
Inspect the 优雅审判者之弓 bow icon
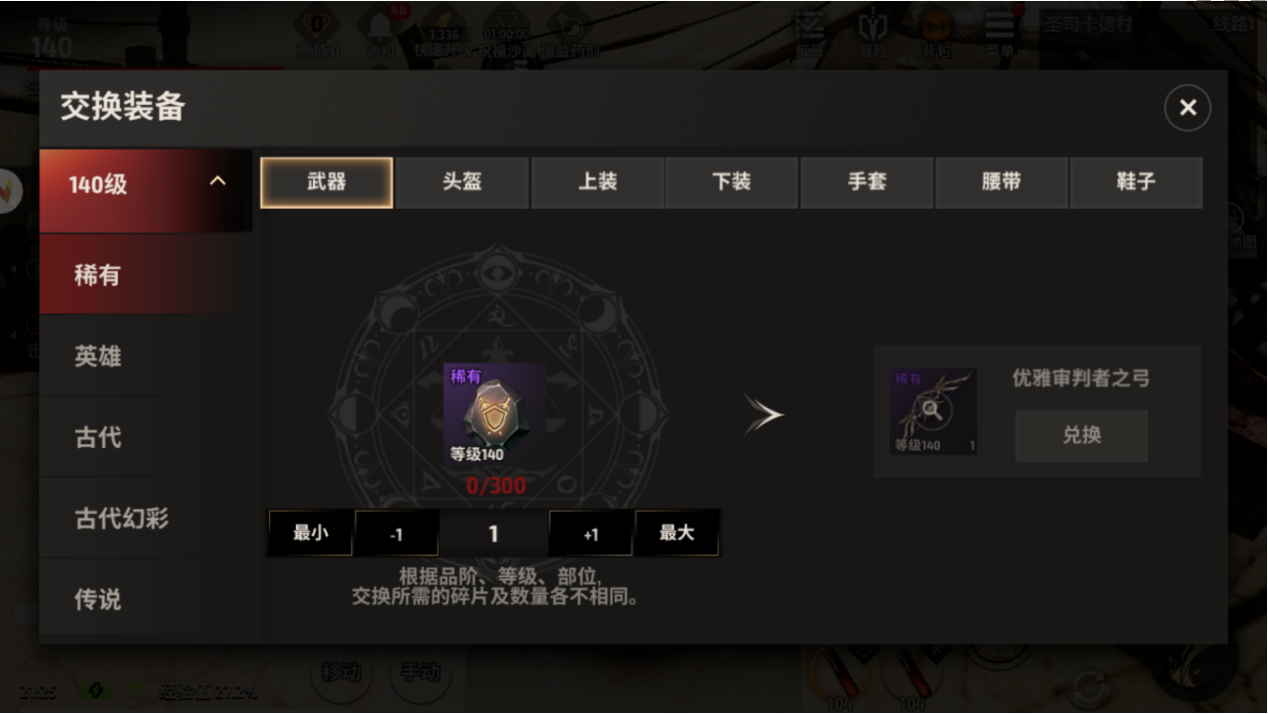[x=933, y=411]
